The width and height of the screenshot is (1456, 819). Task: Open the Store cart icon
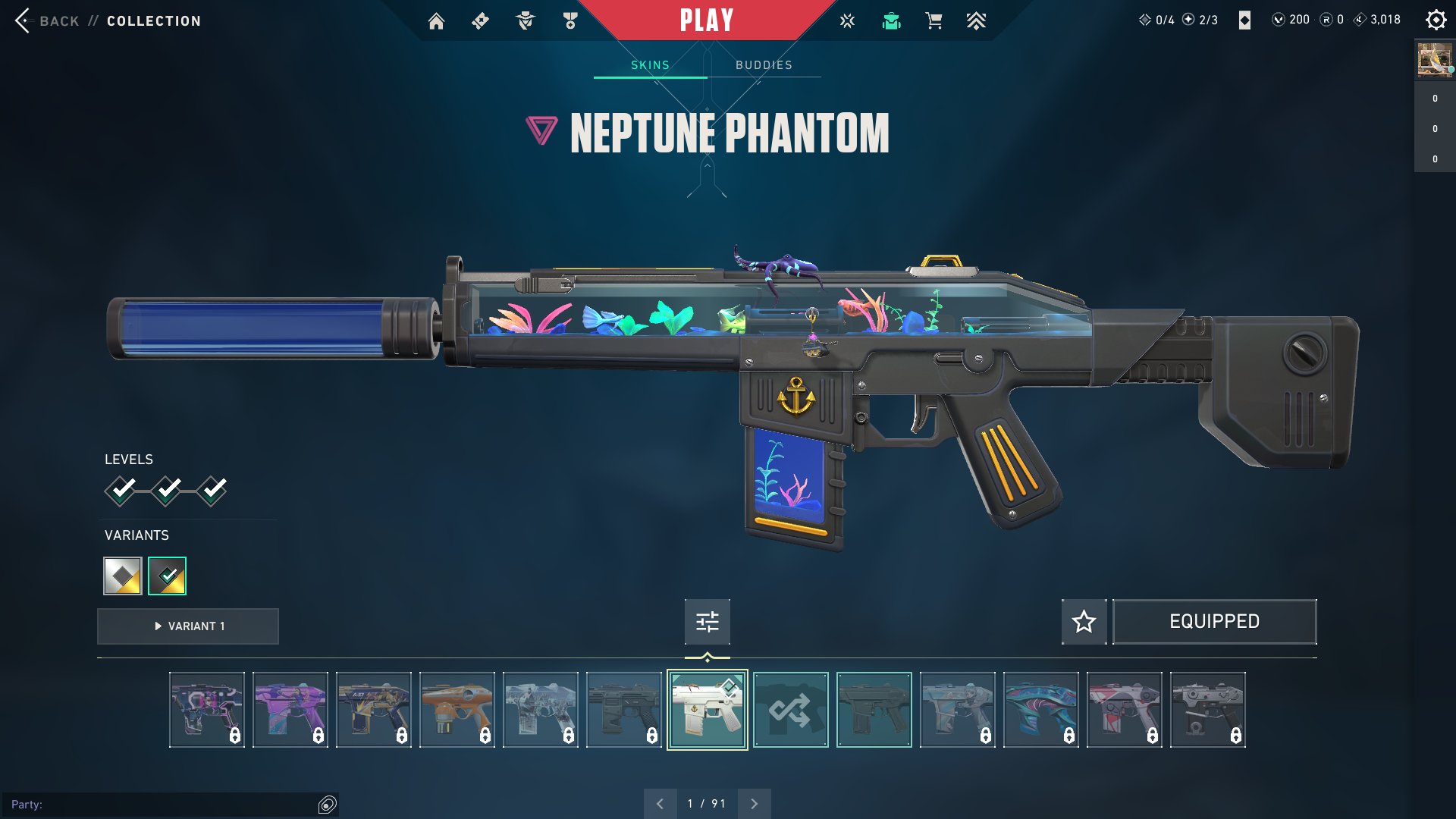point(934,20)
